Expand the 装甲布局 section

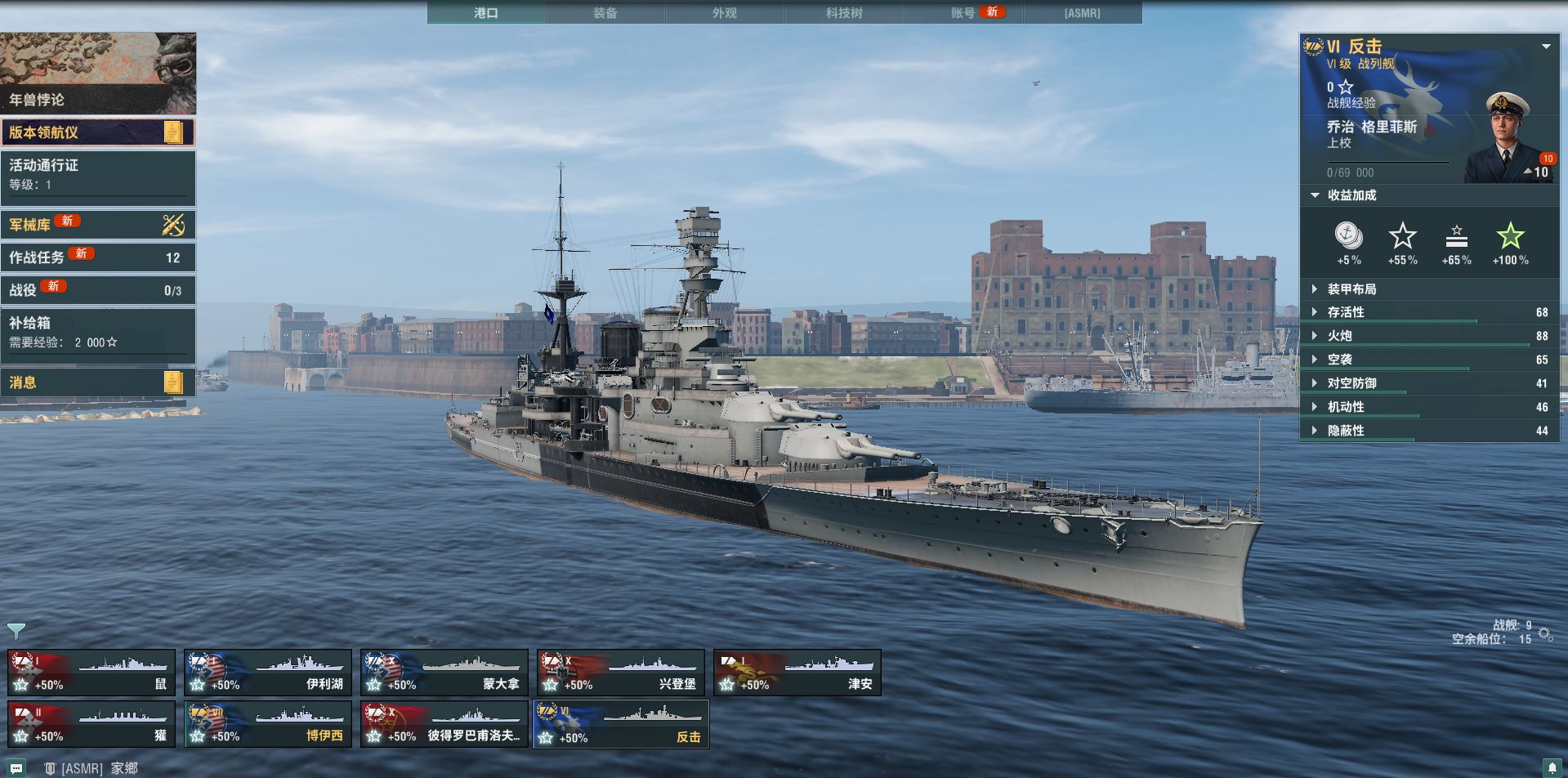(x=1351, y=288)
